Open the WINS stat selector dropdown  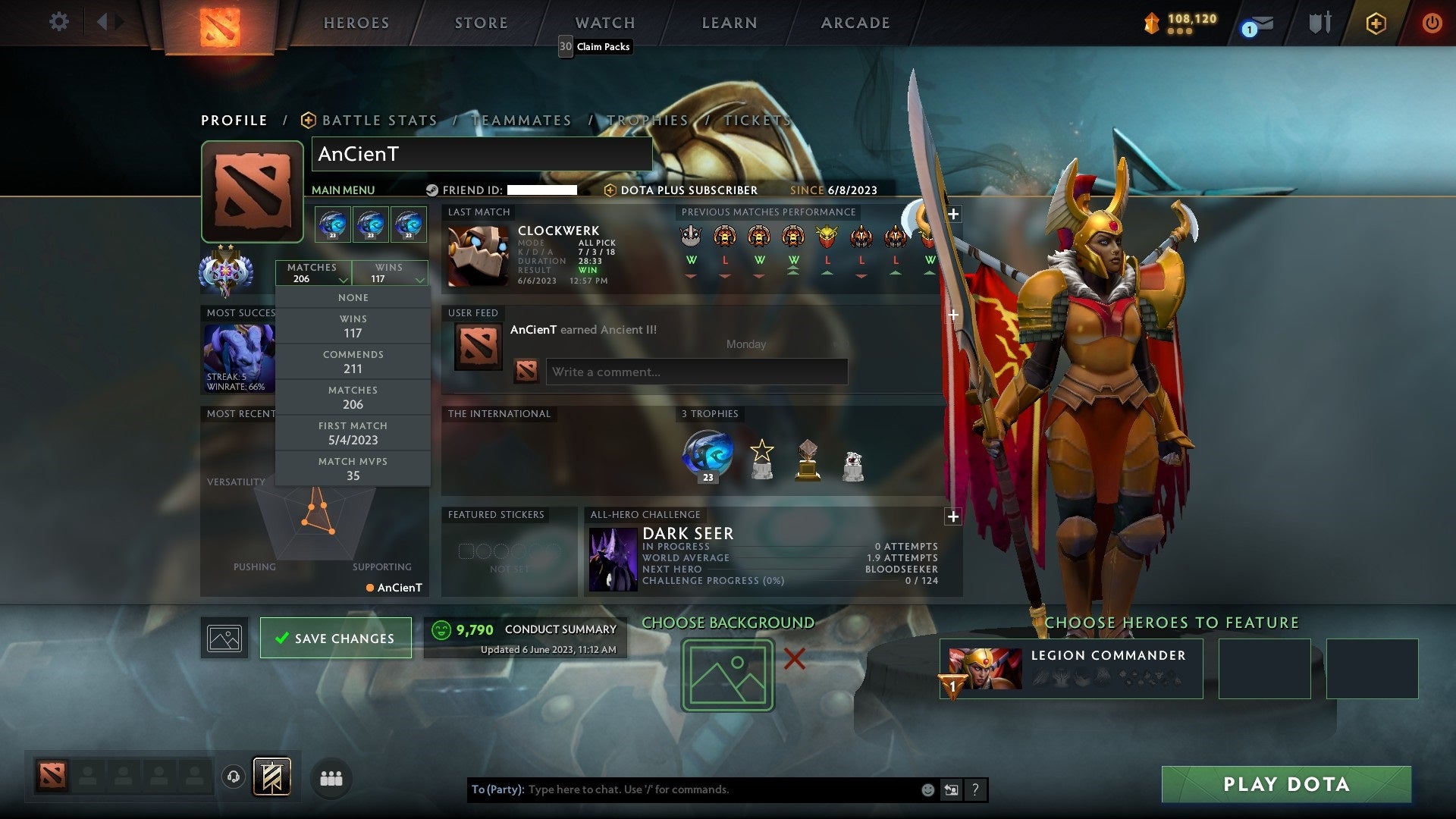pos(390,273)
